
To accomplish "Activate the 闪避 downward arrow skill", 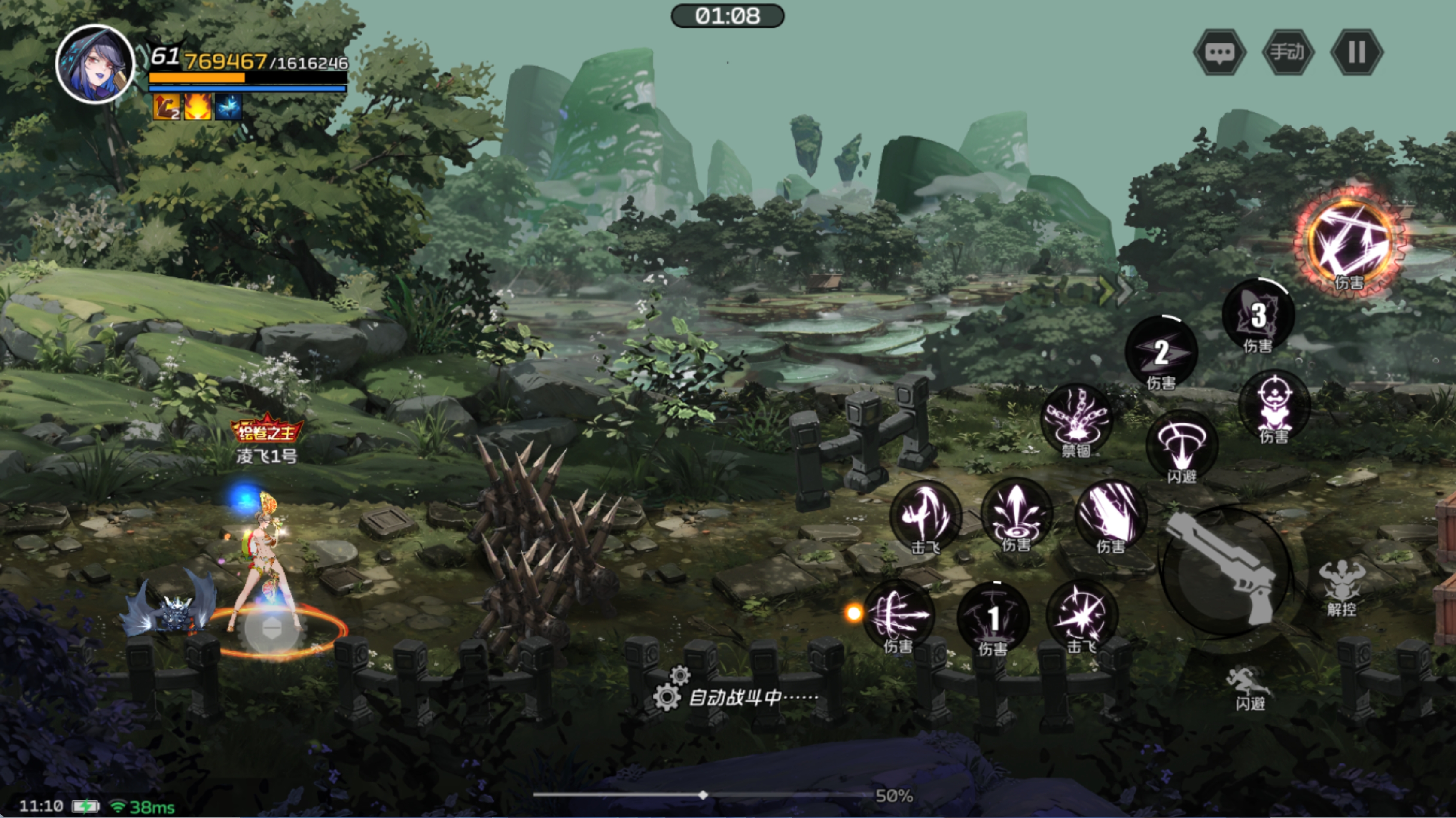I will 1181,446.
